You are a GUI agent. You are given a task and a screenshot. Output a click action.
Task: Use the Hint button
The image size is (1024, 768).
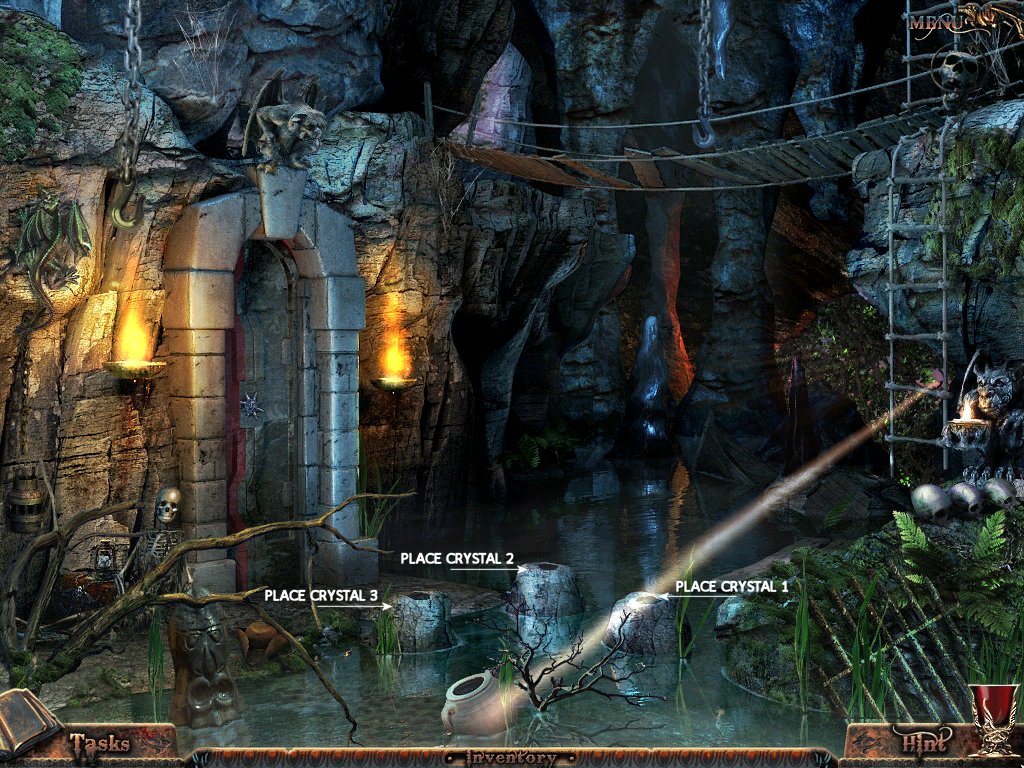(x=923, y=743)
